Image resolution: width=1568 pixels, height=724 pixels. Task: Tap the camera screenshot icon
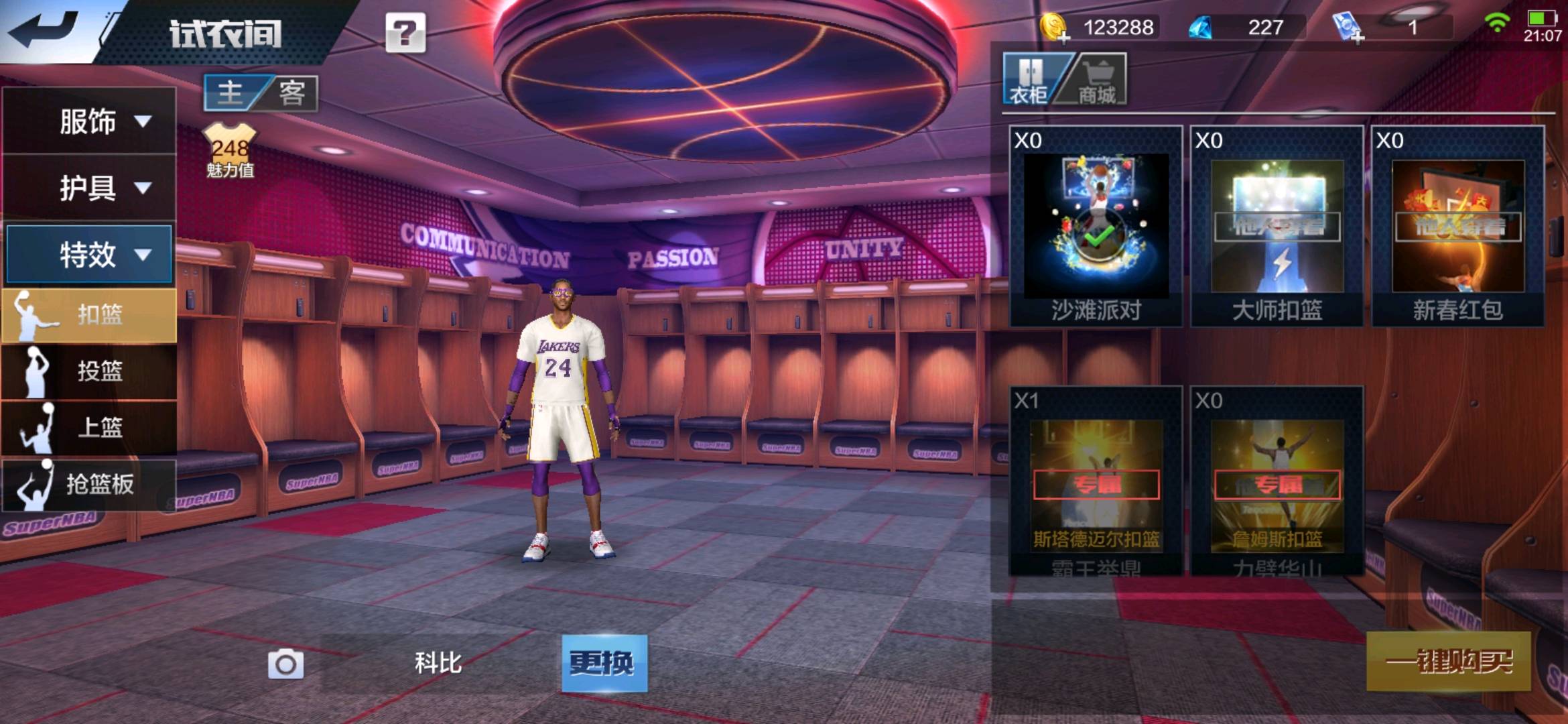coord(285,664)
